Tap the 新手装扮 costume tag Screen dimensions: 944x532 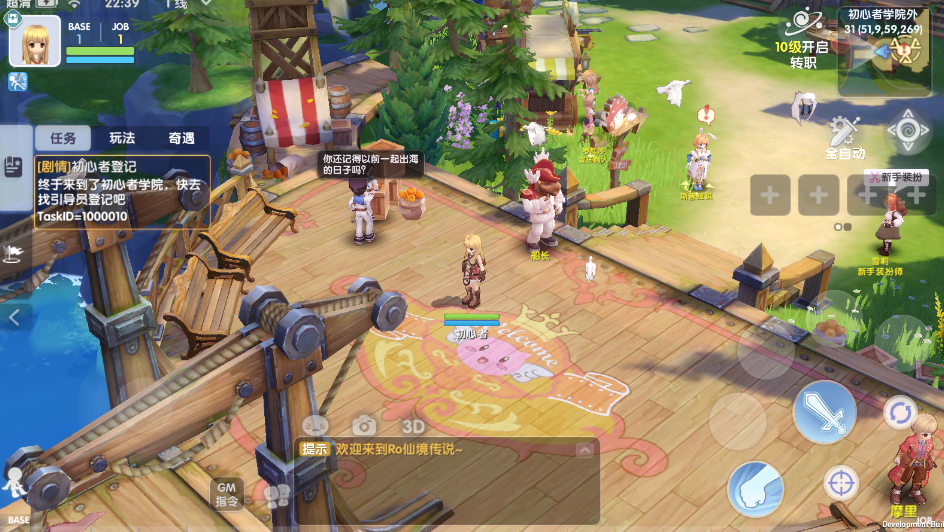896,177
